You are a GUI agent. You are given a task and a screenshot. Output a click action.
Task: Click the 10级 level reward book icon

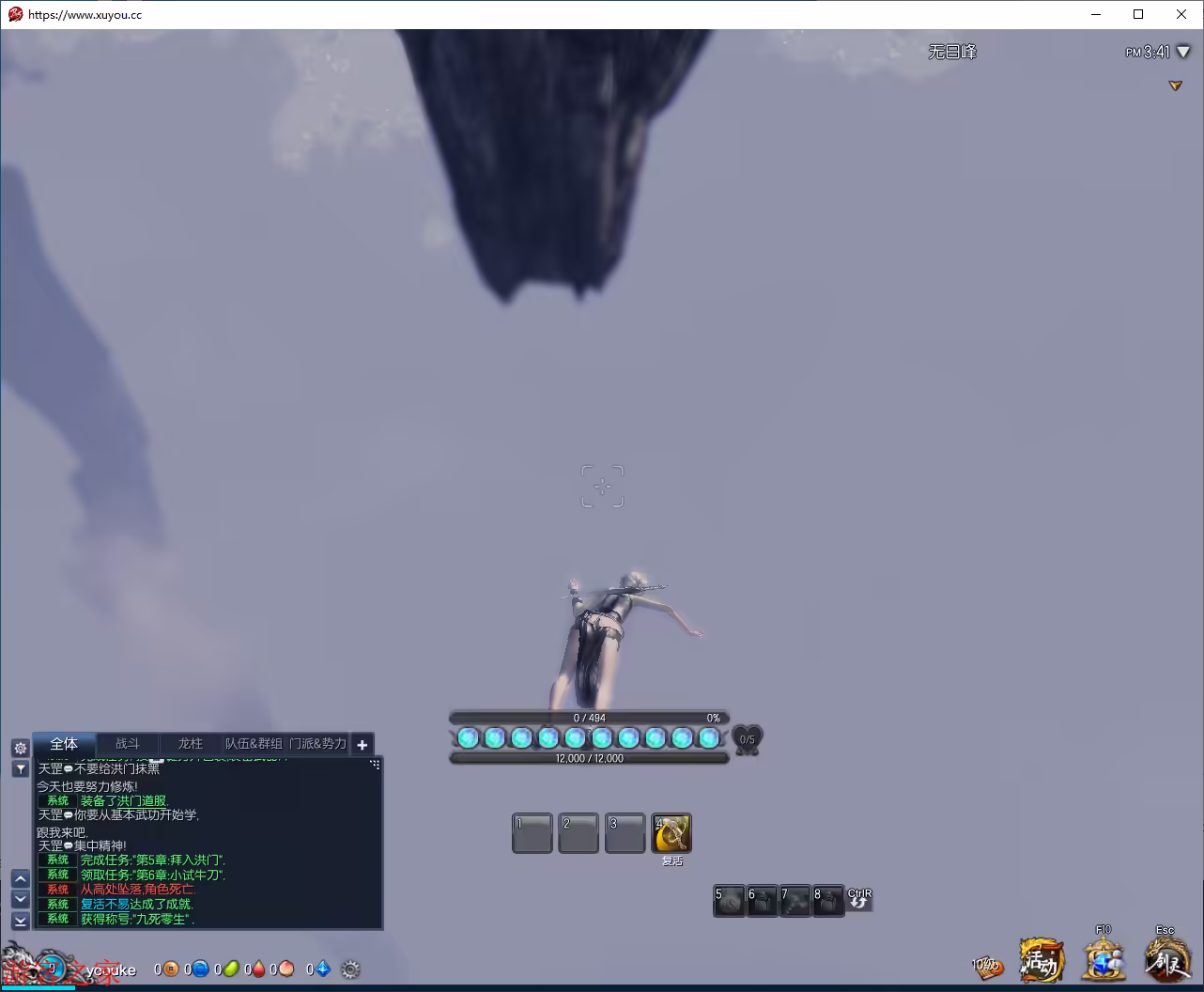[986, 967]
